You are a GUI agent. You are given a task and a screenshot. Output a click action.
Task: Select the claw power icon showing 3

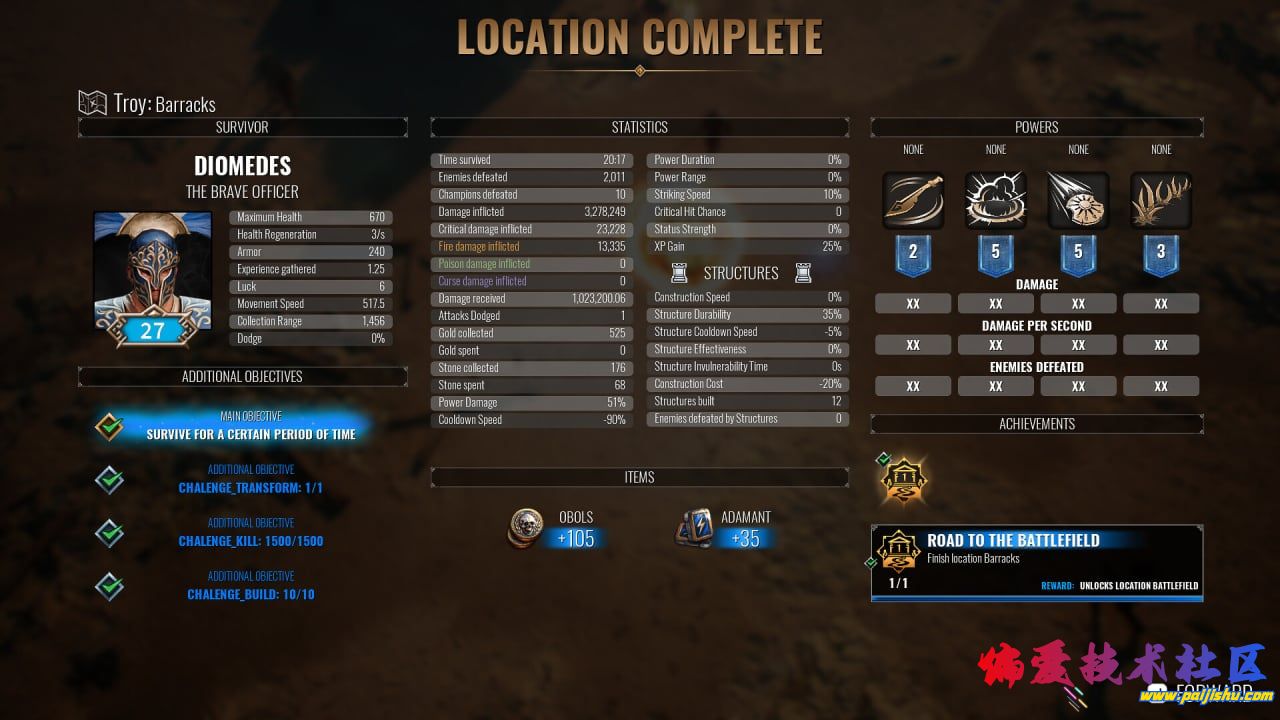(1161, 200)
